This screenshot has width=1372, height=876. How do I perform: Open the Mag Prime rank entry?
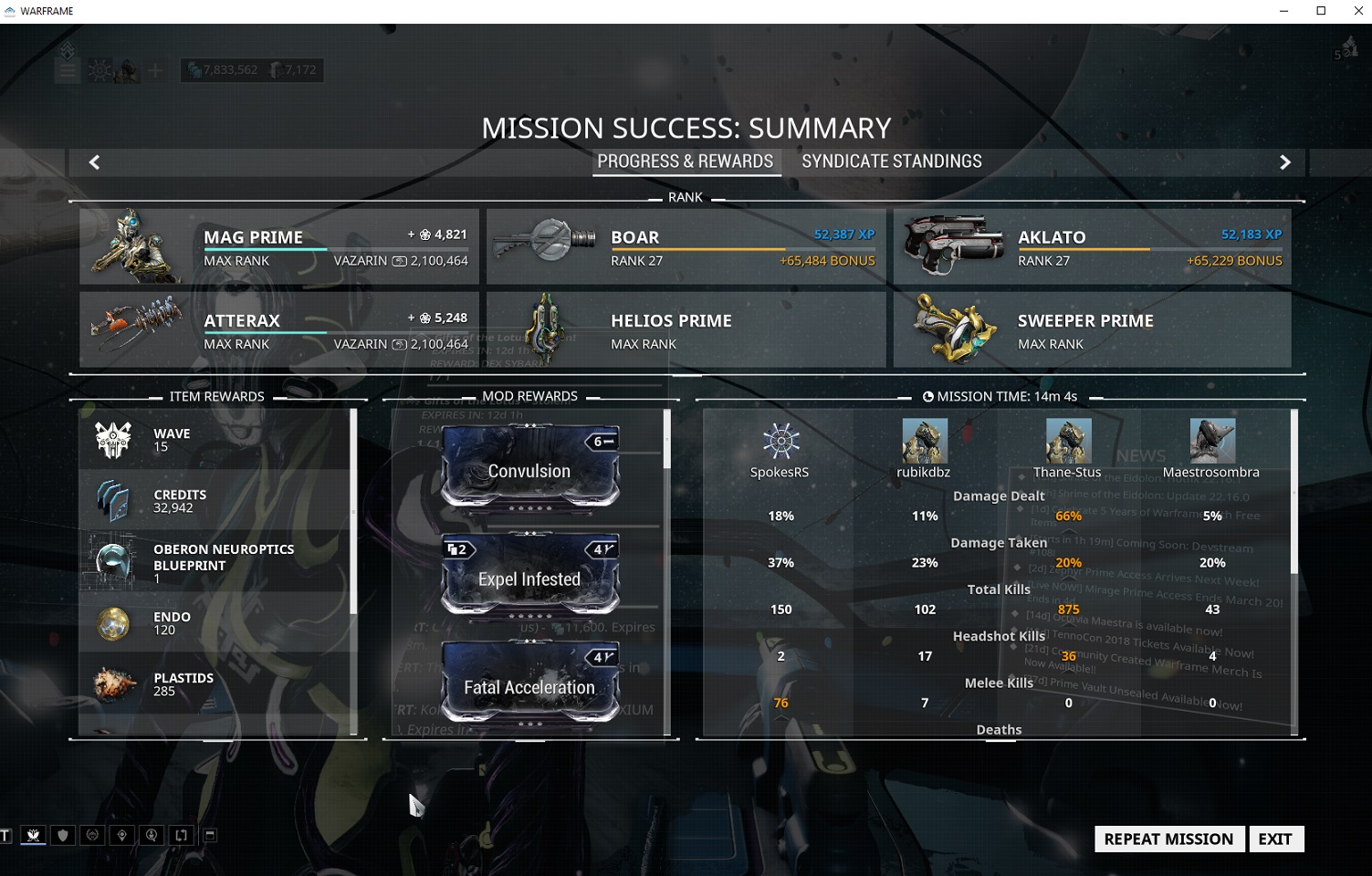(279, 246)
